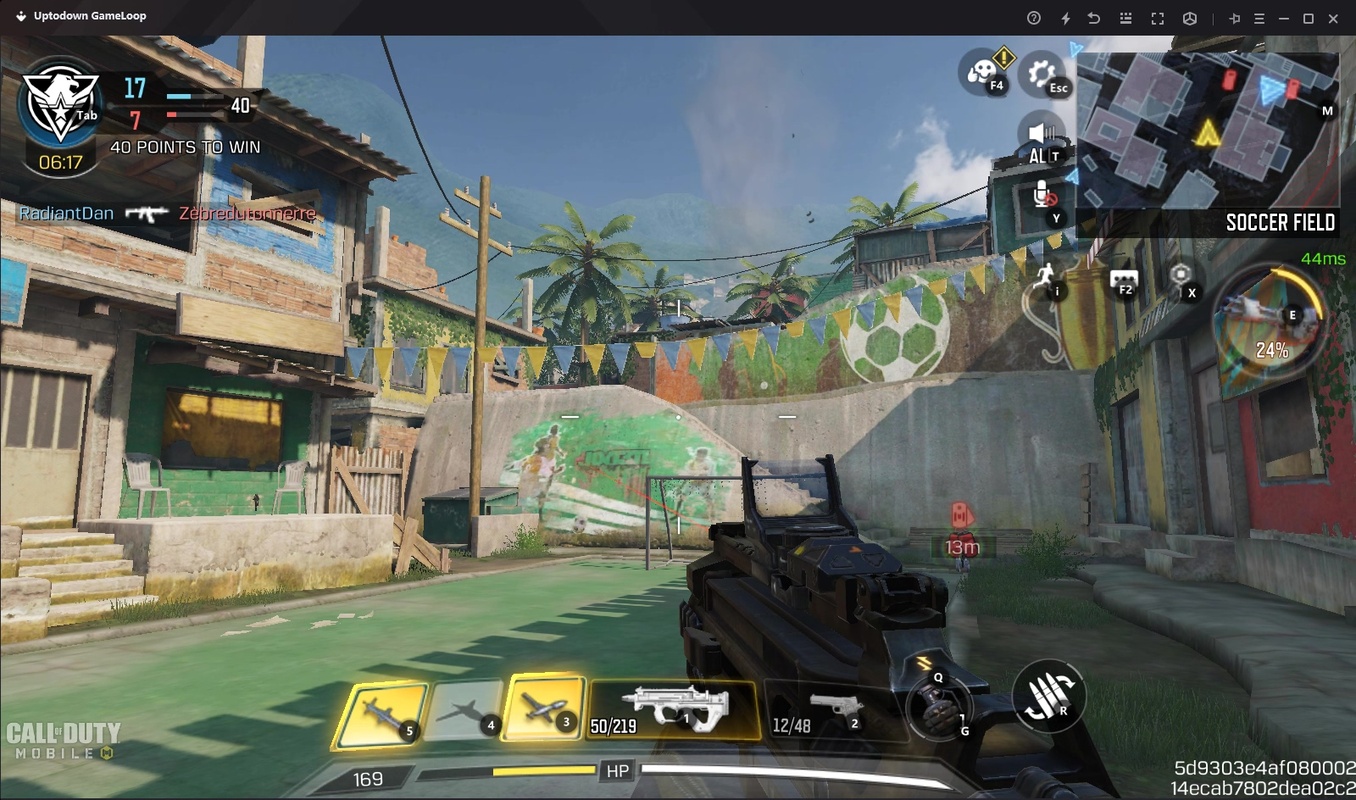
Task: Close the GameLoop emulator window
Action: (1333, 18)
